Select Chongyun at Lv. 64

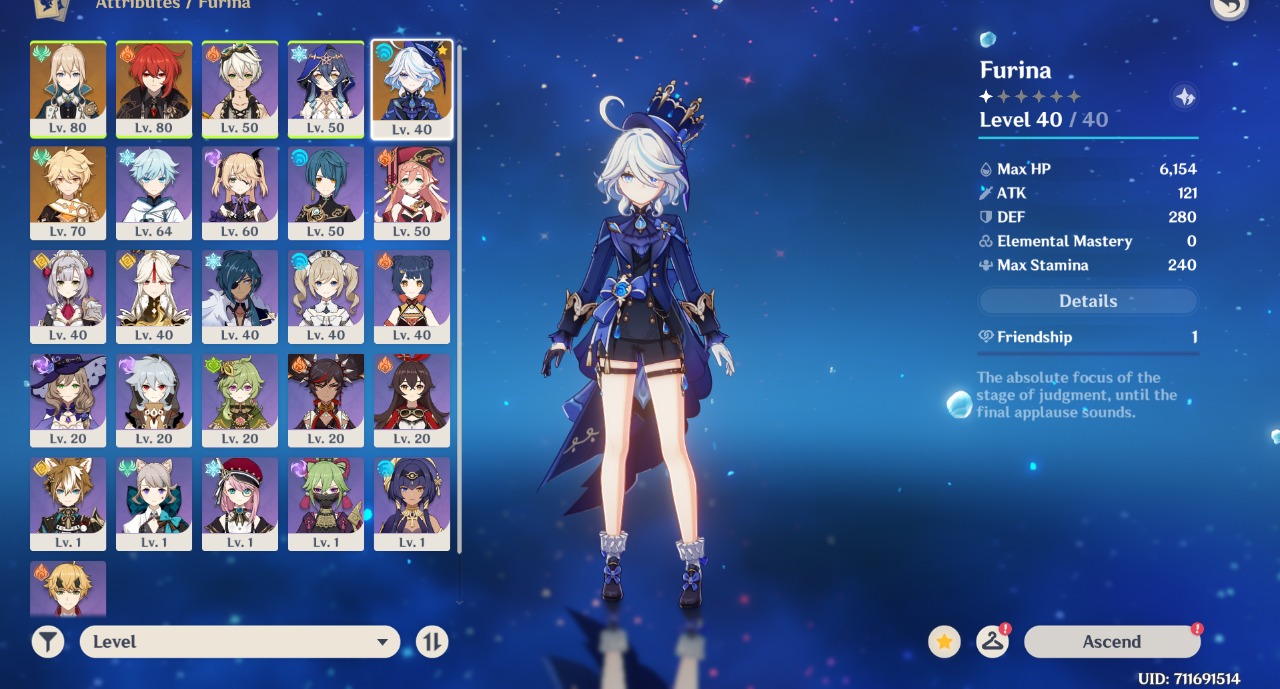[x=154, y=192]
